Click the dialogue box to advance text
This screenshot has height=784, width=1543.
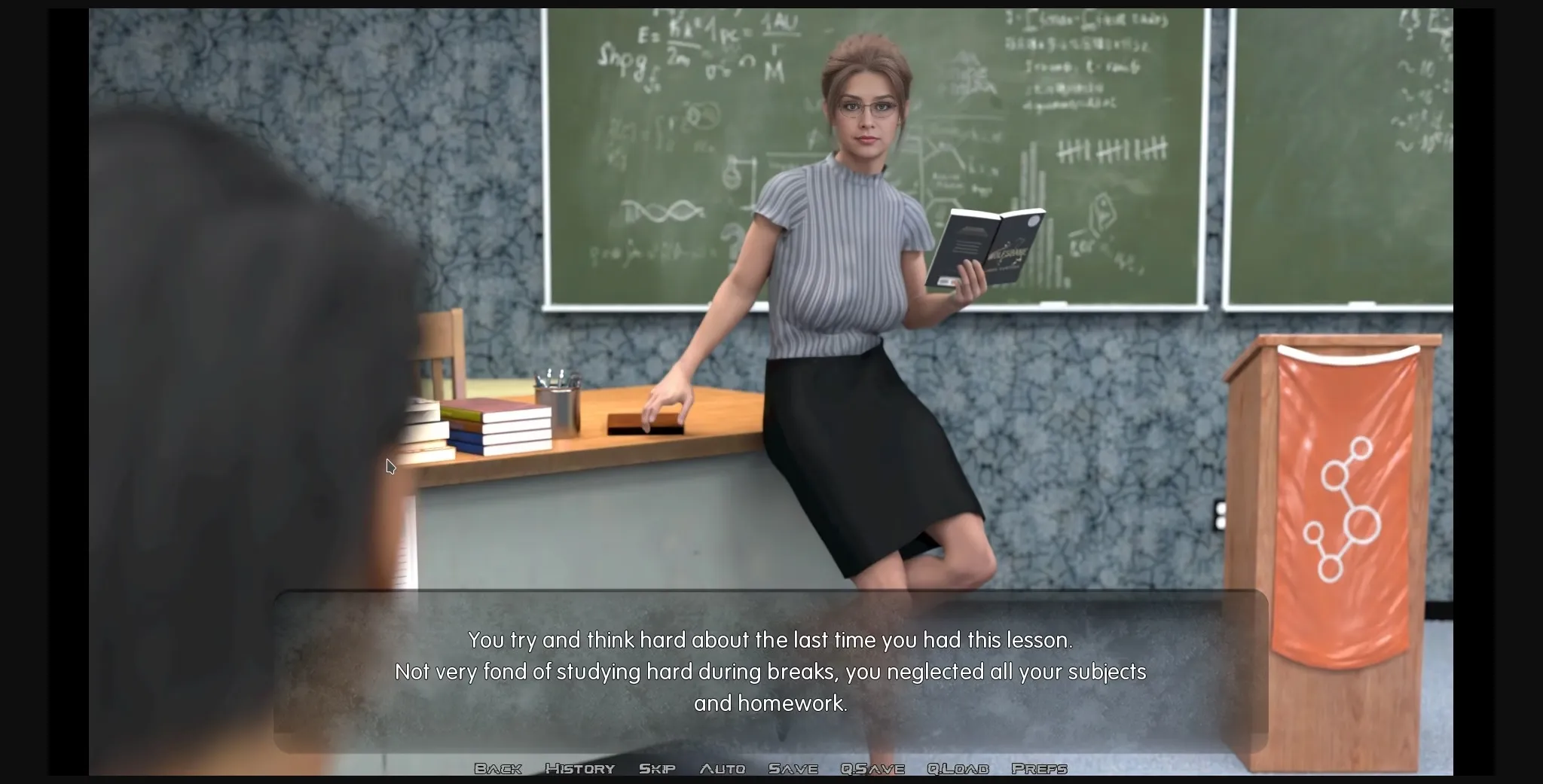tap(771, 670)
